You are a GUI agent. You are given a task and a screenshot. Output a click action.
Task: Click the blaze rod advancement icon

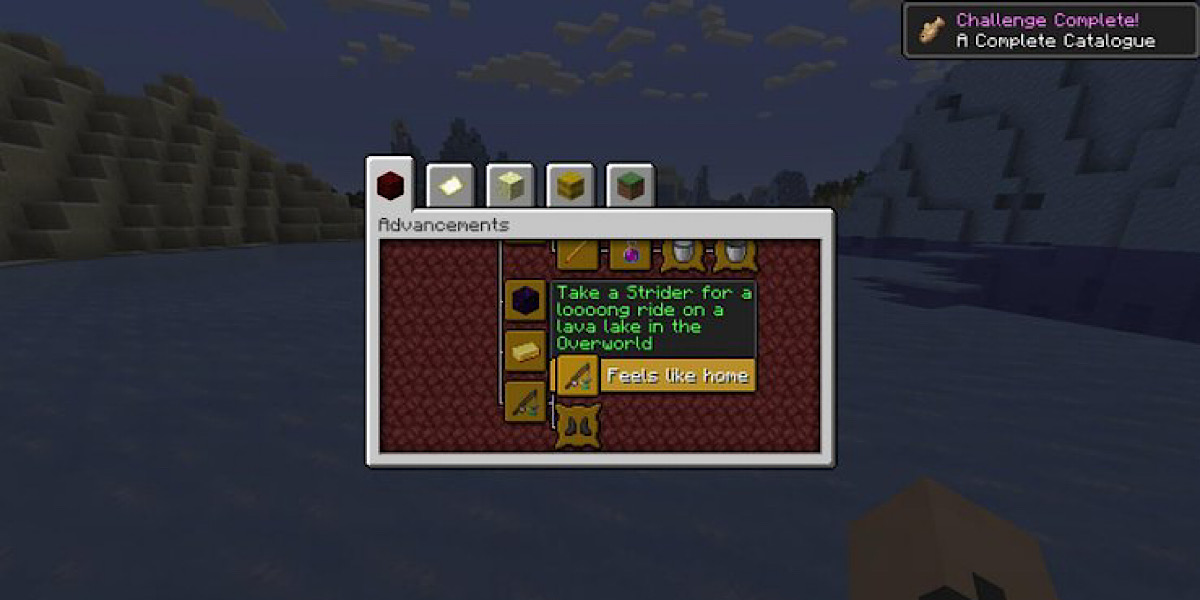pyautogui.click(x=578, y=255)
